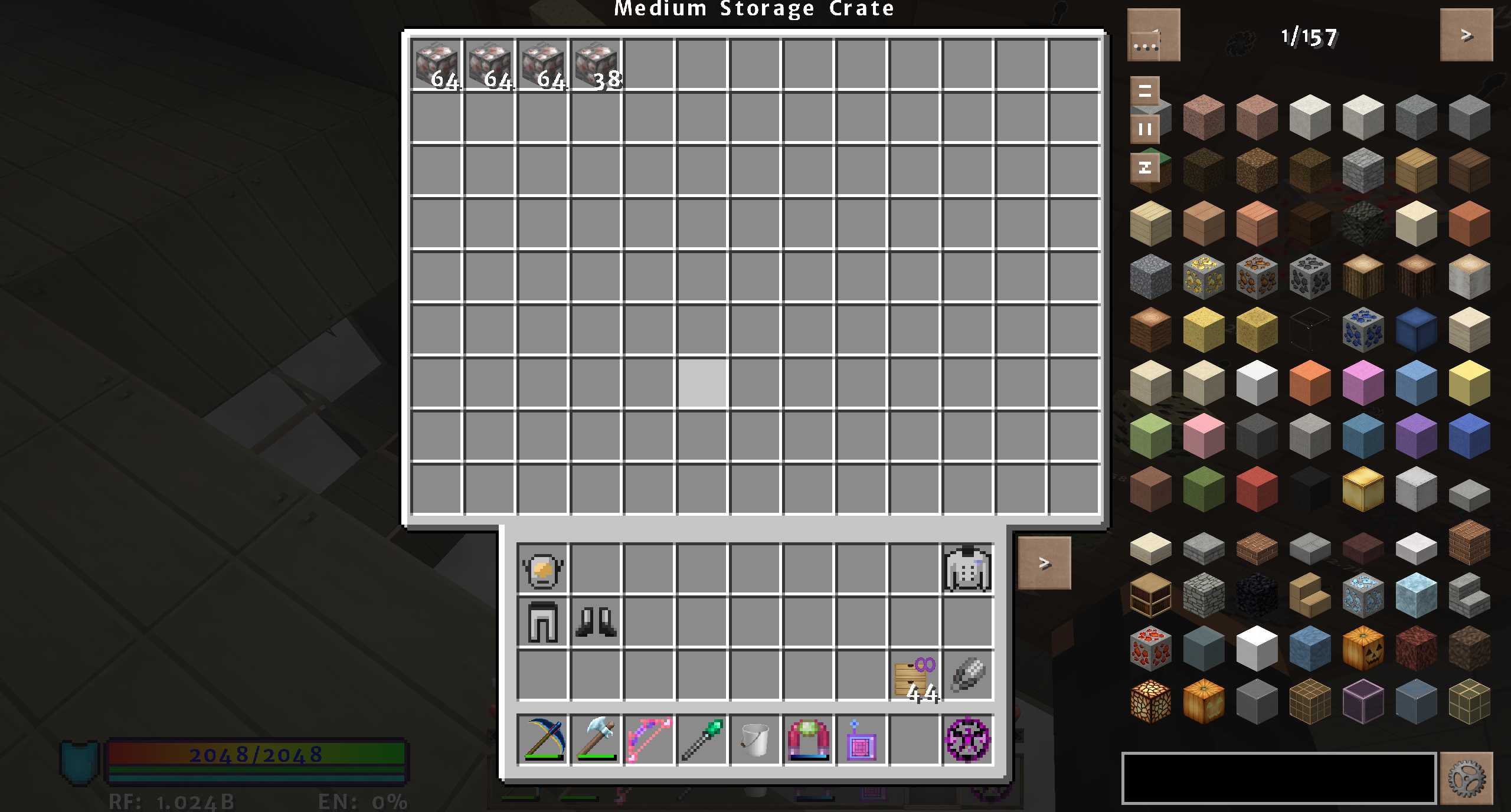Screen dimensions: 1511x812
Task: Go to the next item list page
Action: 1466,35
